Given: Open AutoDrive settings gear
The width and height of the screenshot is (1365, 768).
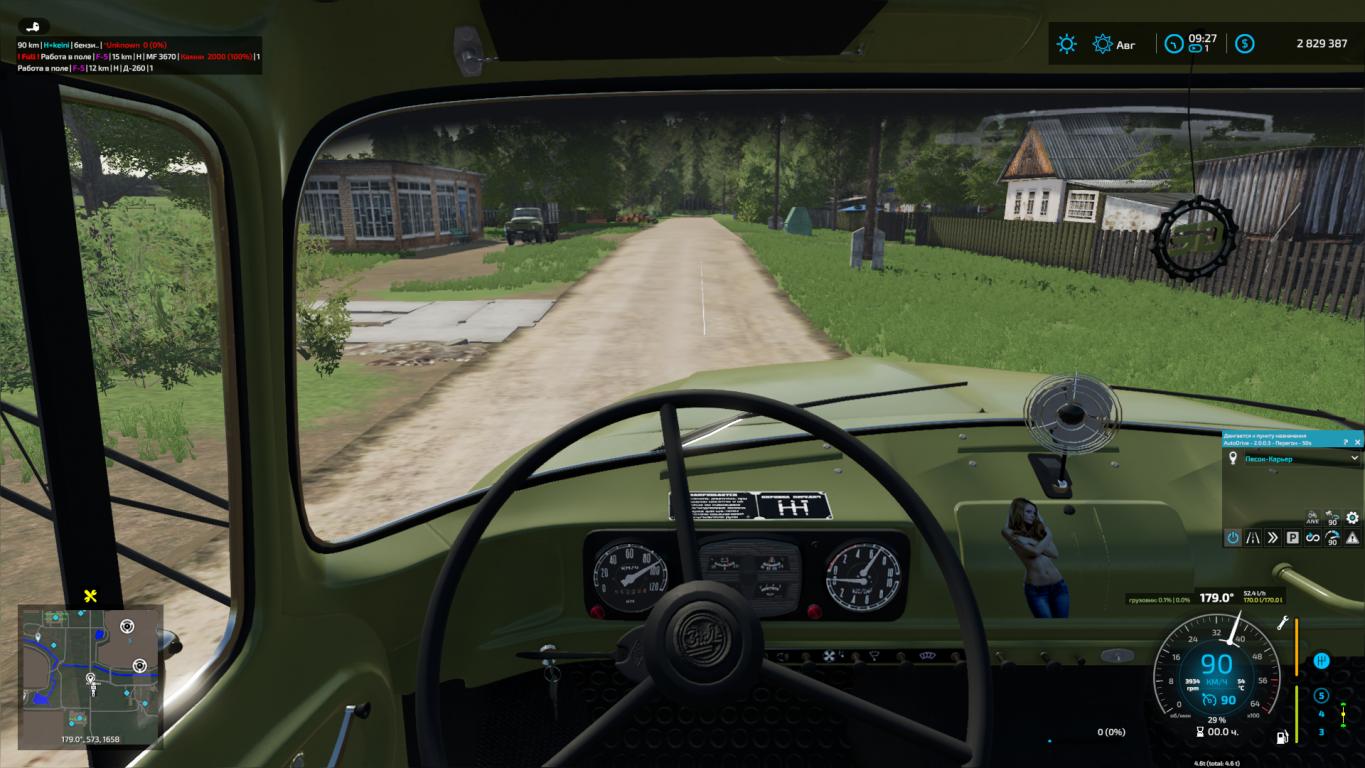Looking at the screenshot, I should (x=1352, y=518).
